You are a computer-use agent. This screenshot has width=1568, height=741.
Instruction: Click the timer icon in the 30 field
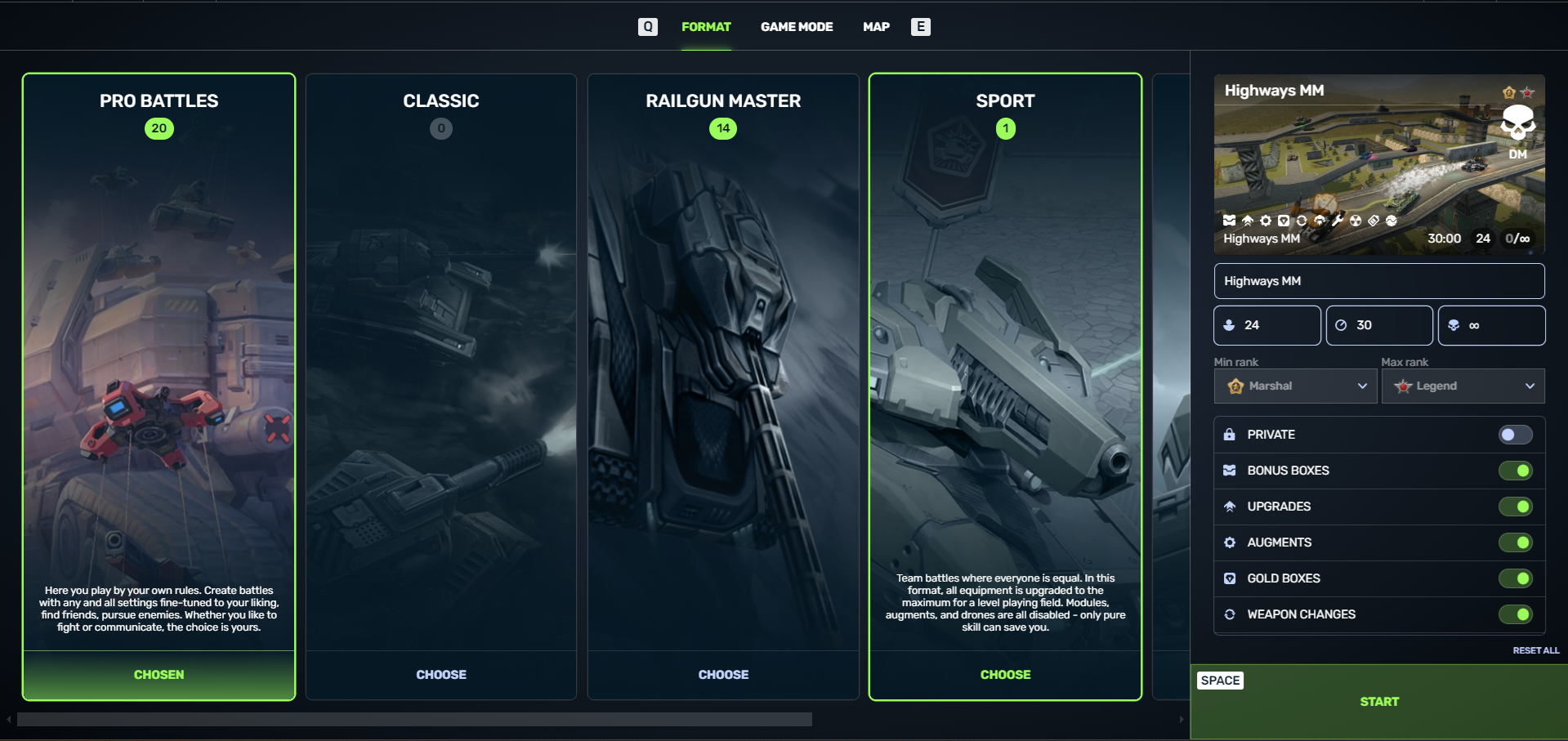tap(1341, 325)
